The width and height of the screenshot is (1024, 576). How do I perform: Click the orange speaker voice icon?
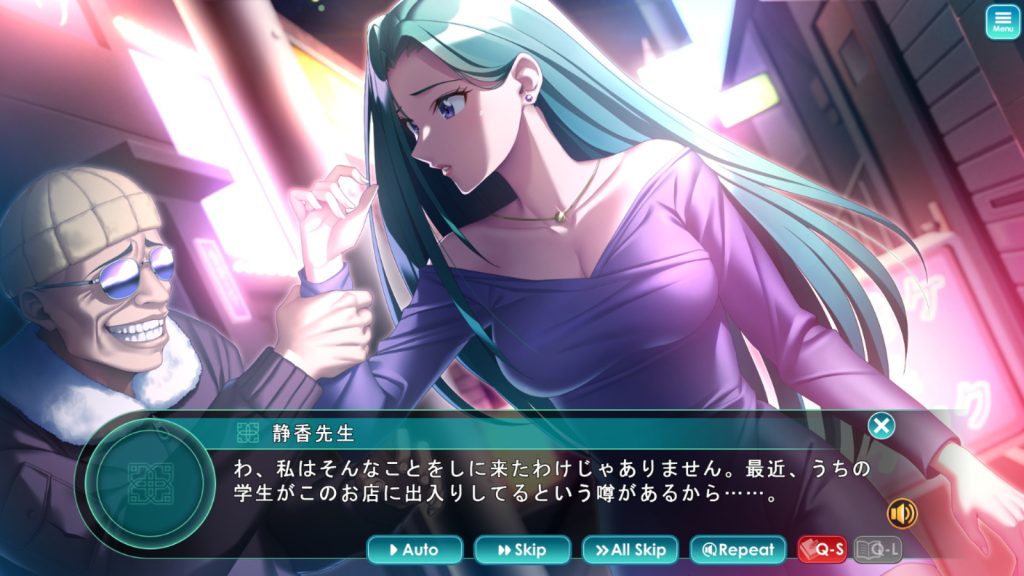click(902, 513)
